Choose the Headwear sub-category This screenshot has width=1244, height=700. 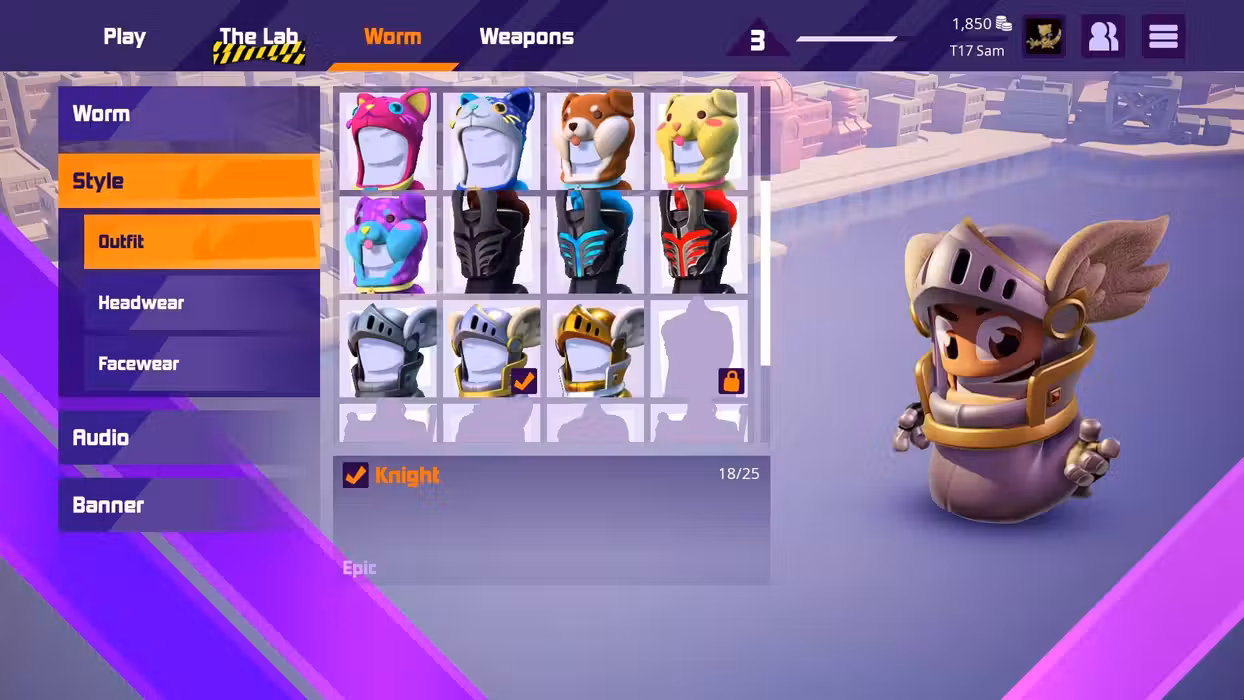pyautogui.click(x=201, y=303)
